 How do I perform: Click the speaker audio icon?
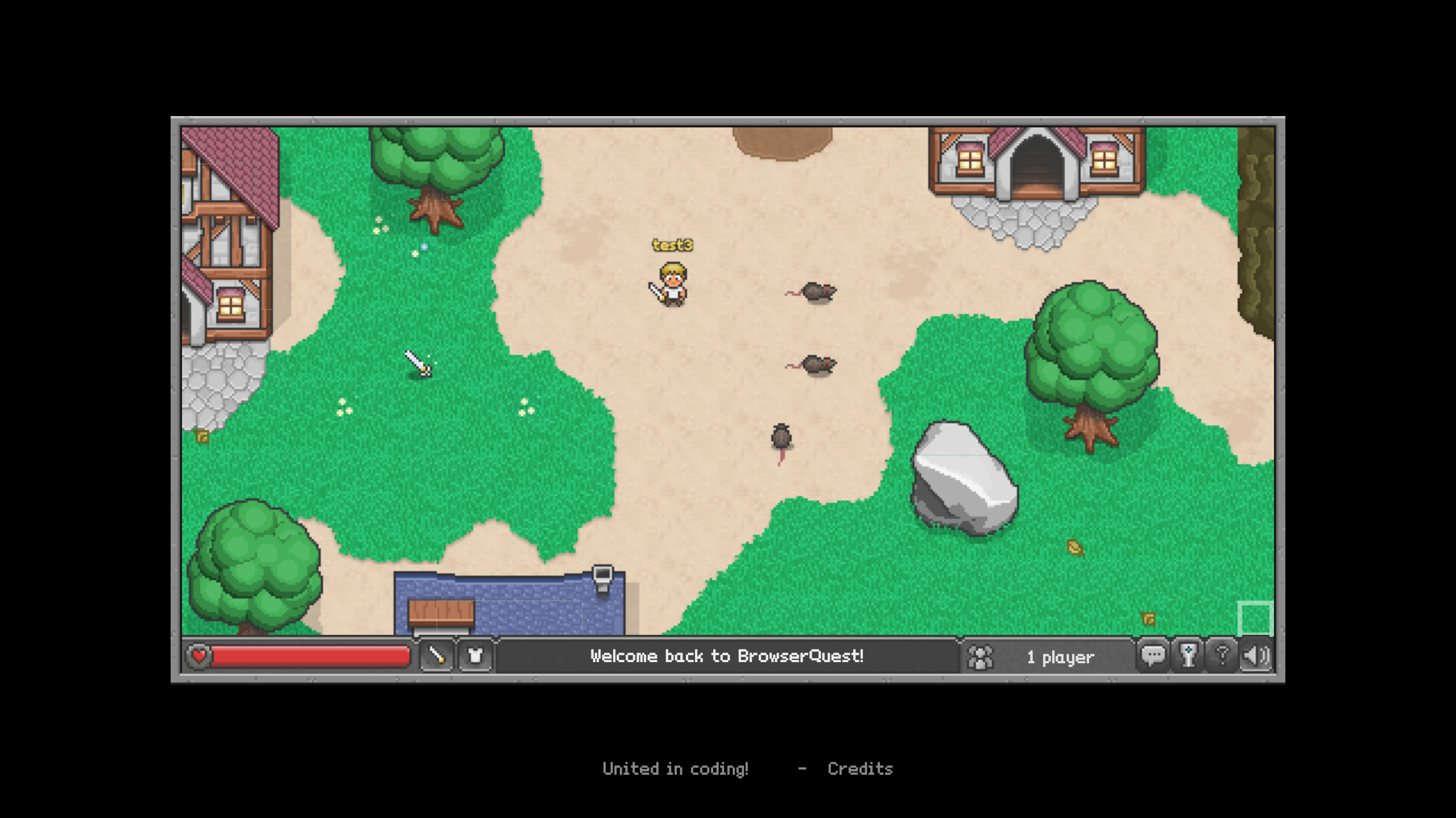[x=1256, y=656]
